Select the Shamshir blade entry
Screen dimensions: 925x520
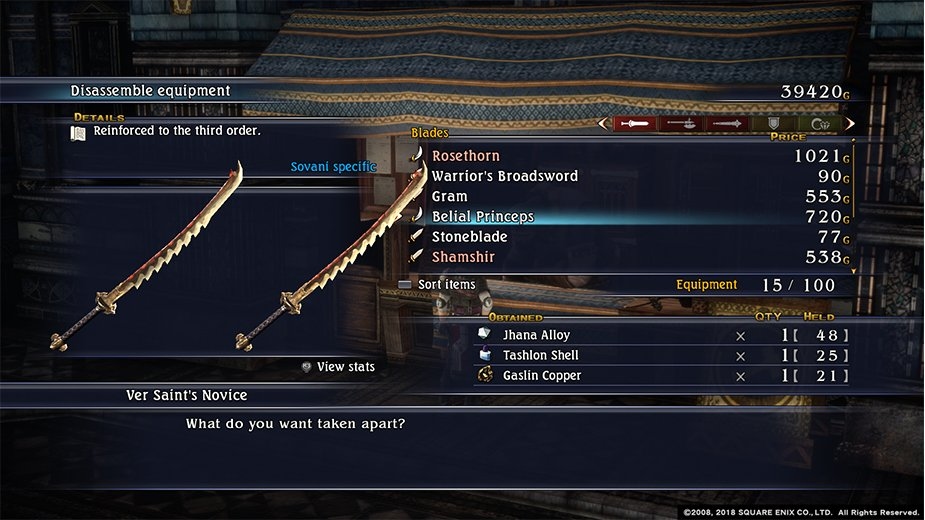pos(463,257)
